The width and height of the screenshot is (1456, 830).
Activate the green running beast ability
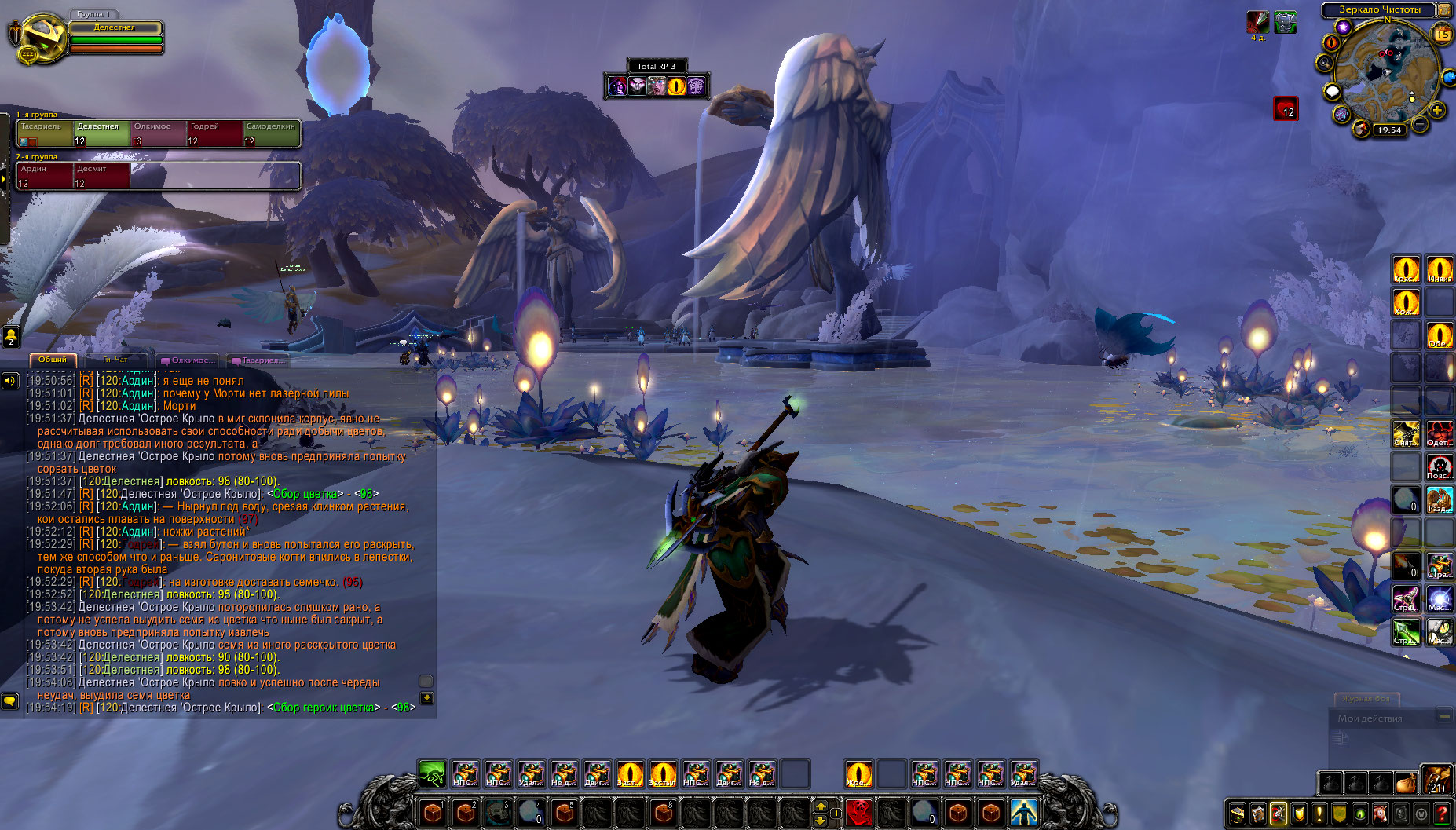432,774
